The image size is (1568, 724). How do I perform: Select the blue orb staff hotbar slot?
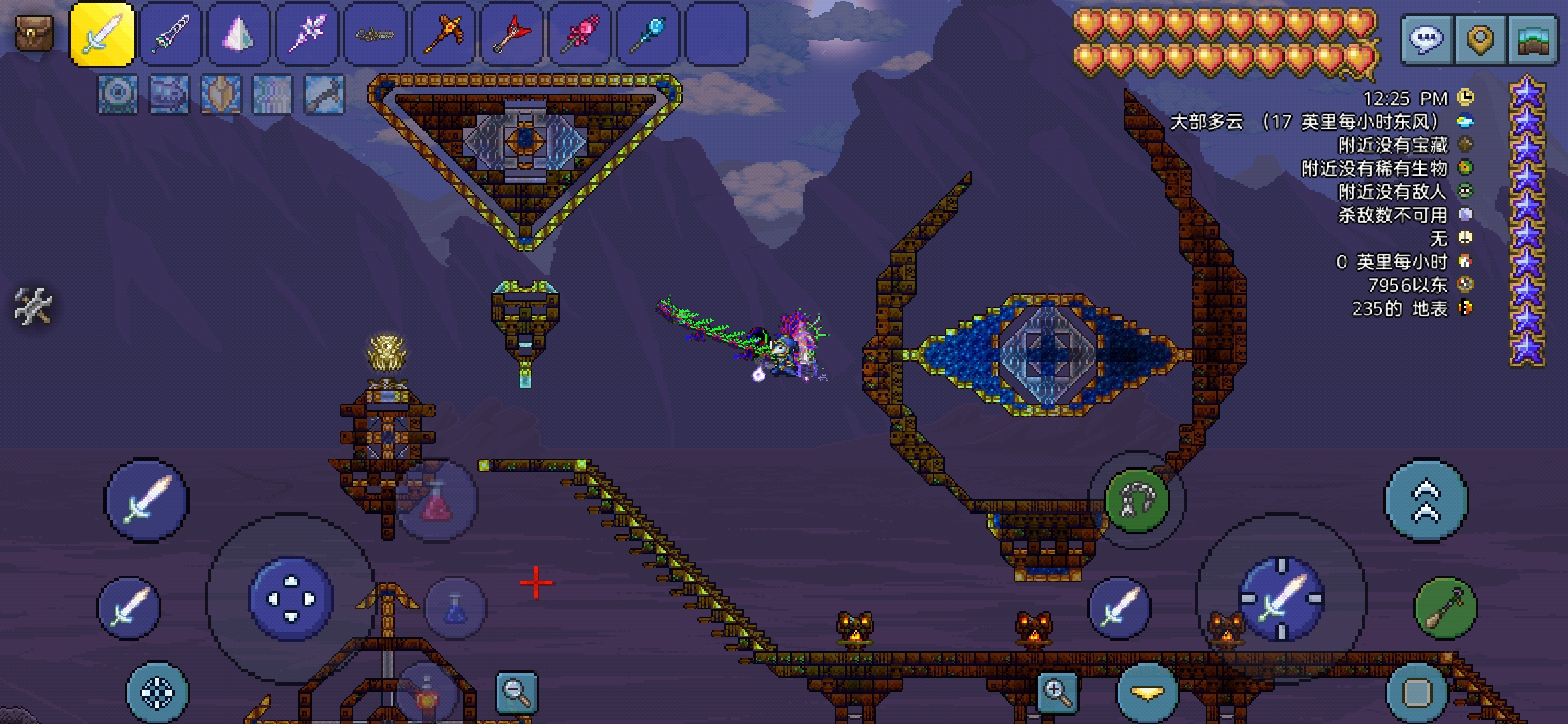pyautogui.click(x=648, y=35)
